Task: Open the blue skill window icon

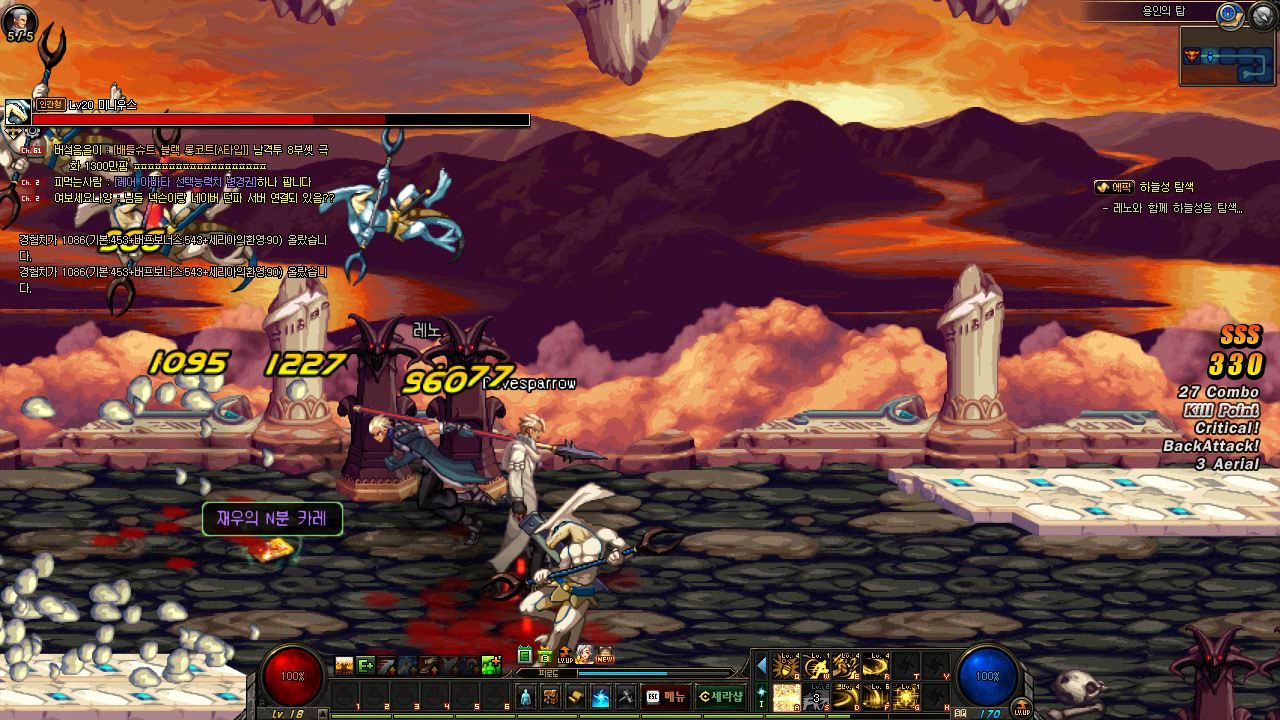Action: click(x=601, y=696)
